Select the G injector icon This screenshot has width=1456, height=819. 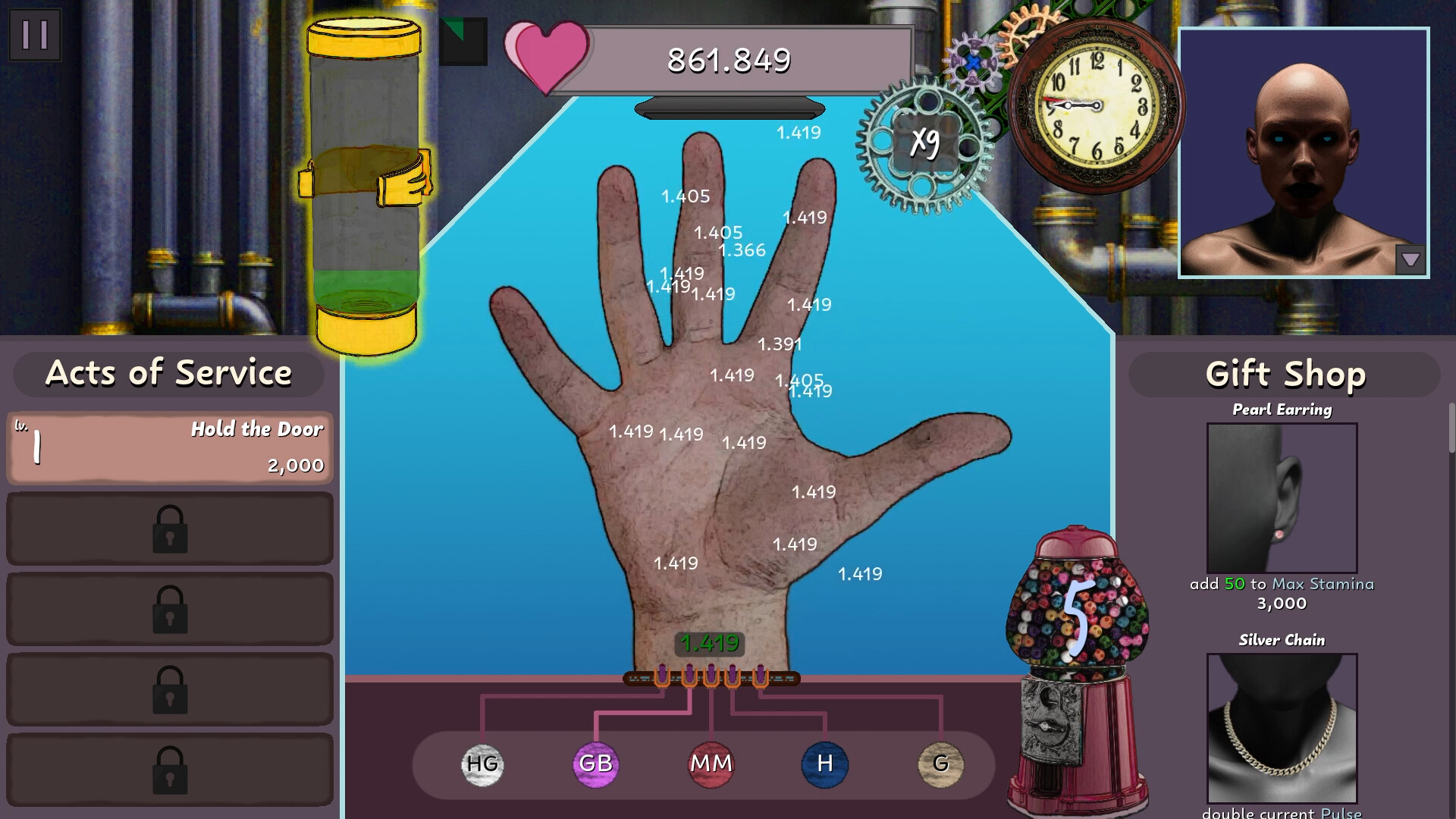click(x=939, y=764)
